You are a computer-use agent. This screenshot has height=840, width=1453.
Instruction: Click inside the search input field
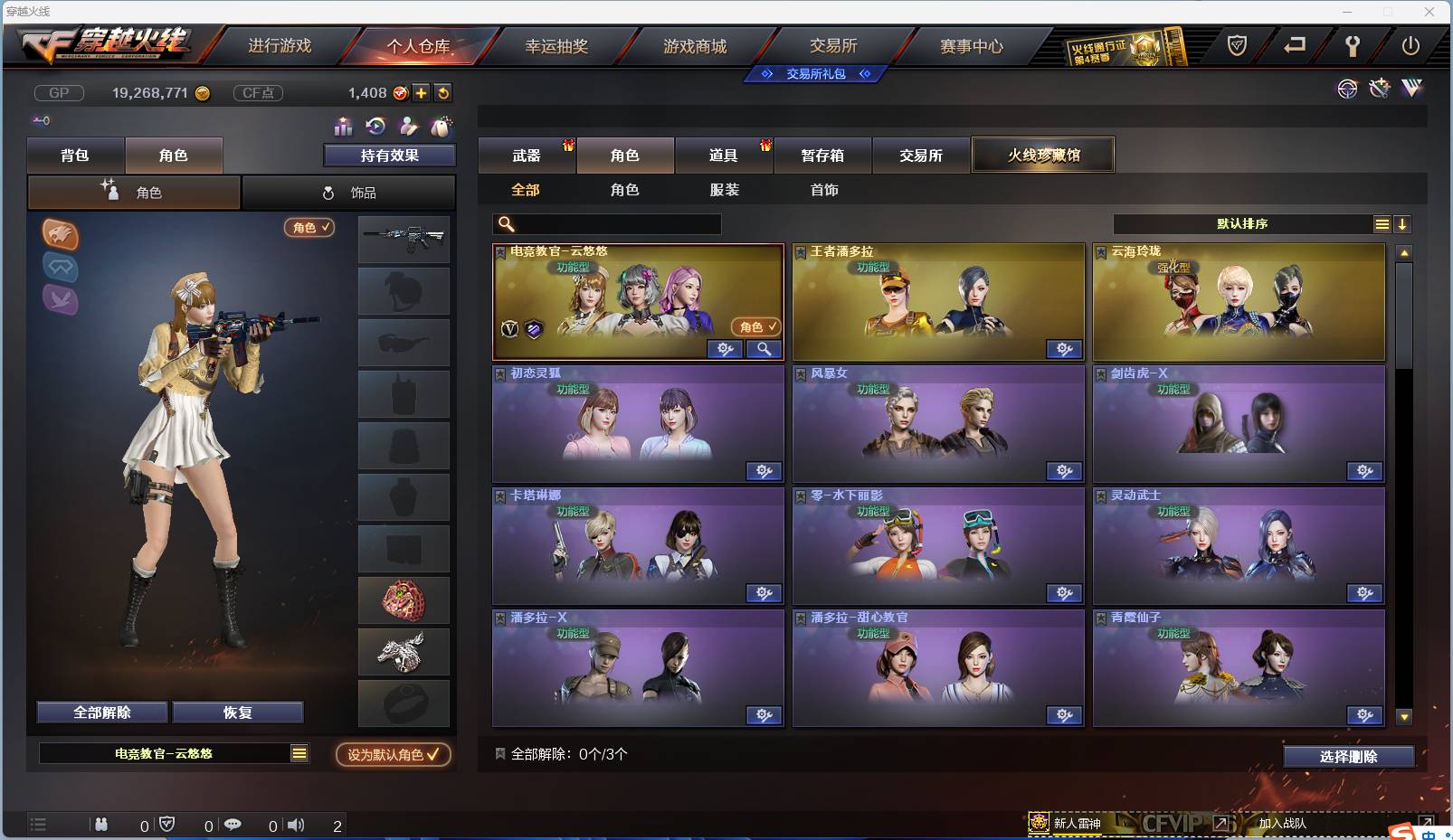pos(606,223)
